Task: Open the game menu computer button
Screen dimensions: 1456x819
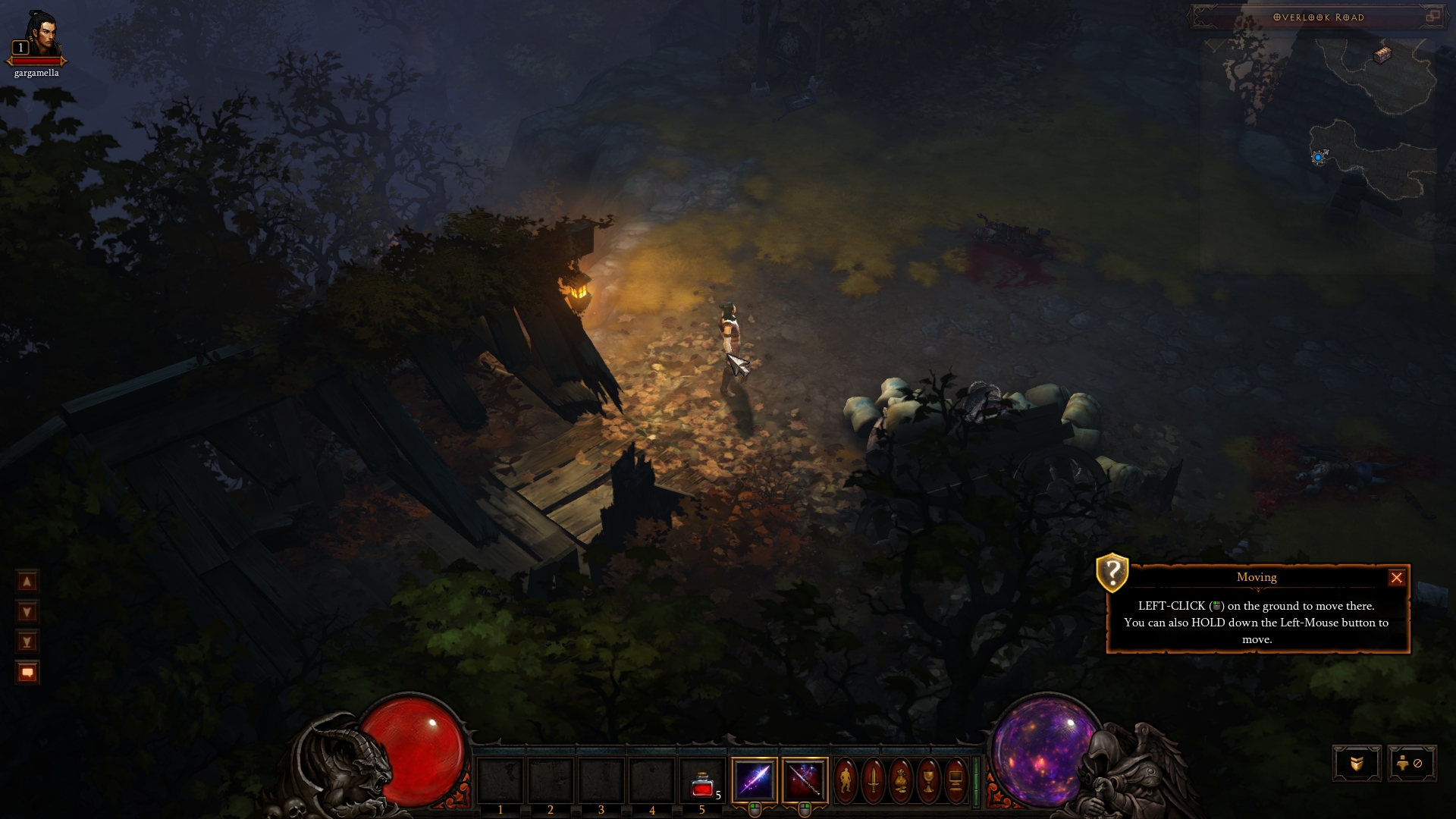Action: [x=955, y=780]
